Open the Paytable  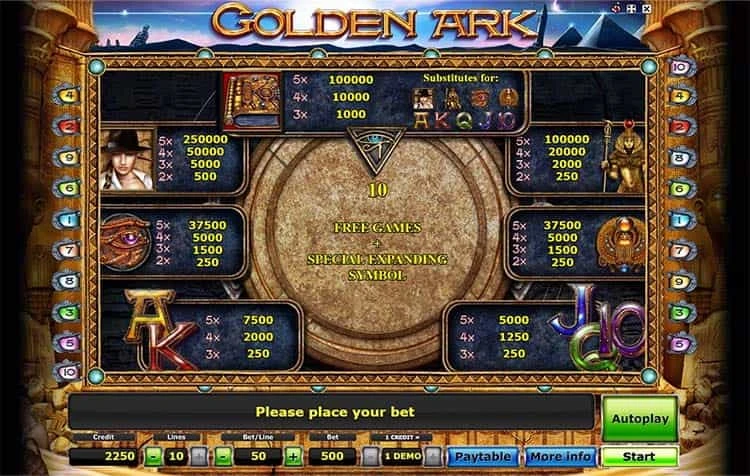[x=480, y=457]
